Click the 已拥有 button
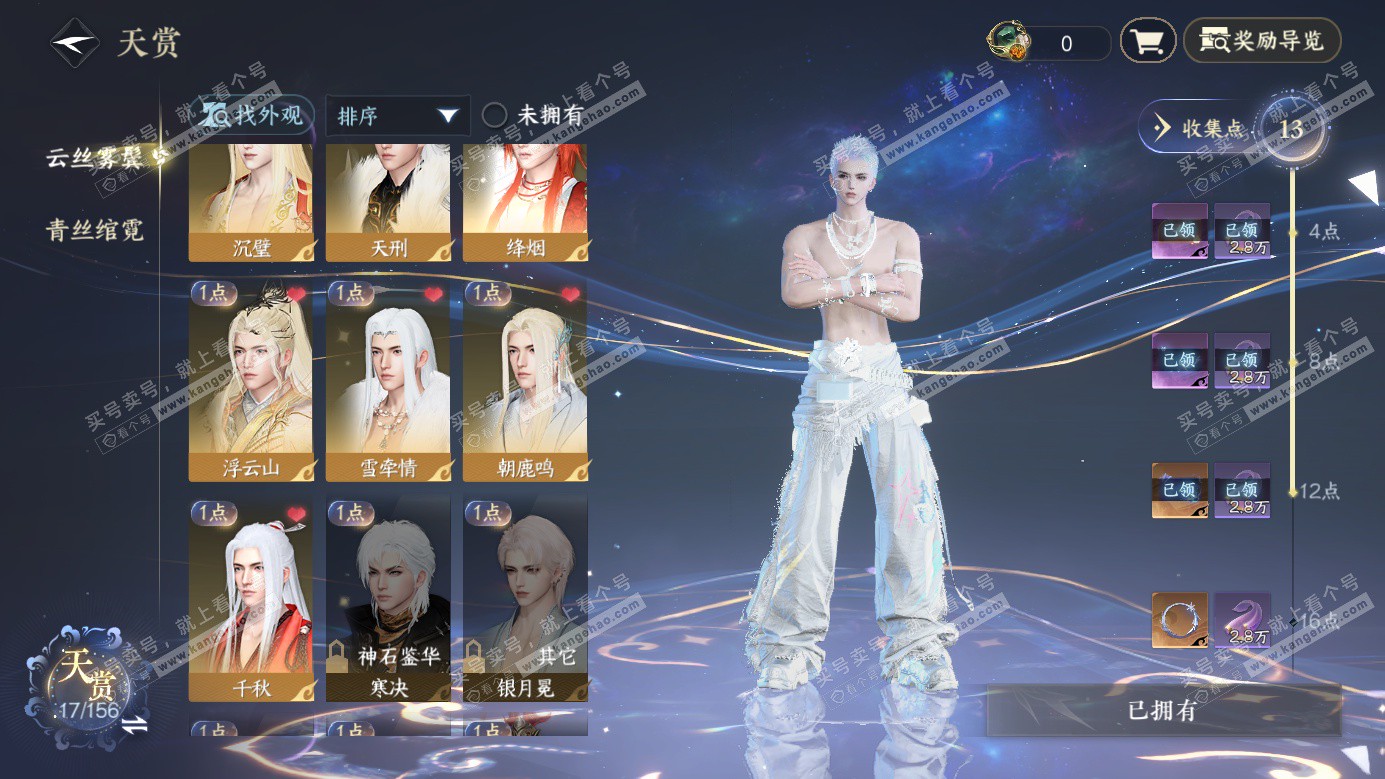The height and width of the screenshot is (779, 1385). coord(1163,711)
